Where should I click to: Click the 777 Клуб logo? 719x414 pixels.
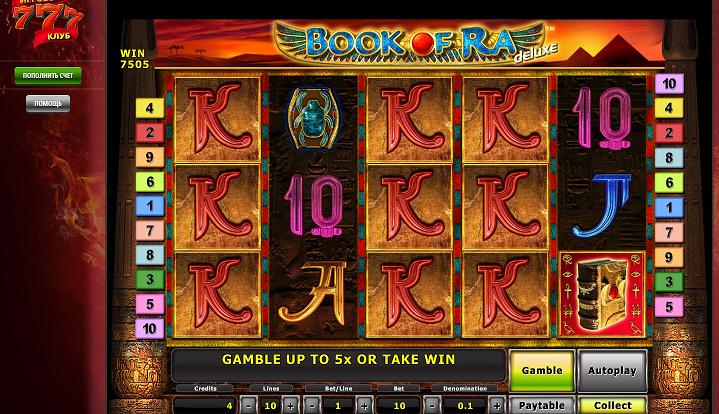pos(48,27)
